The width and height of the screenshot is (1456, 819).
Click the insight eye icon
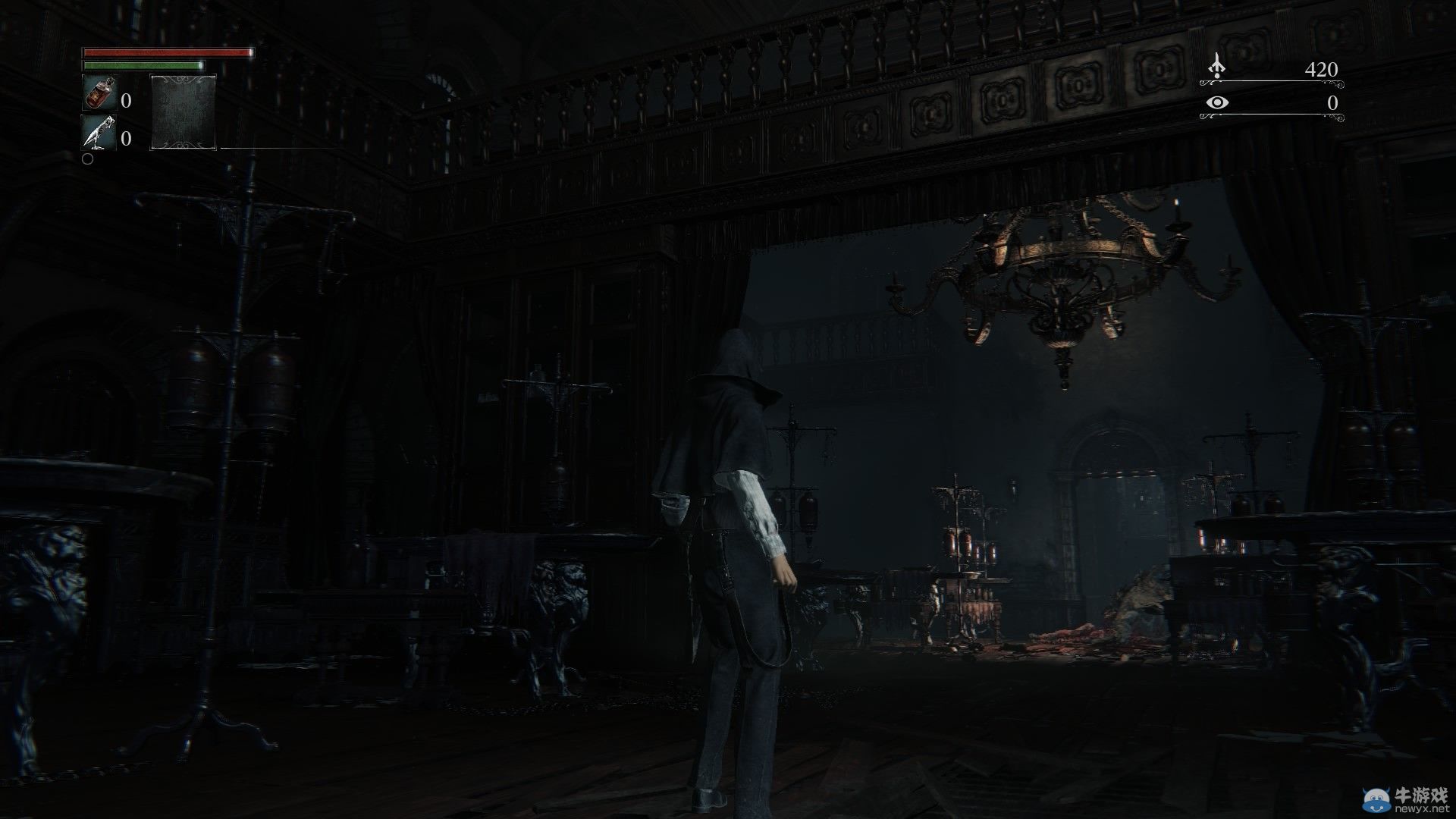pos(1217,103)
